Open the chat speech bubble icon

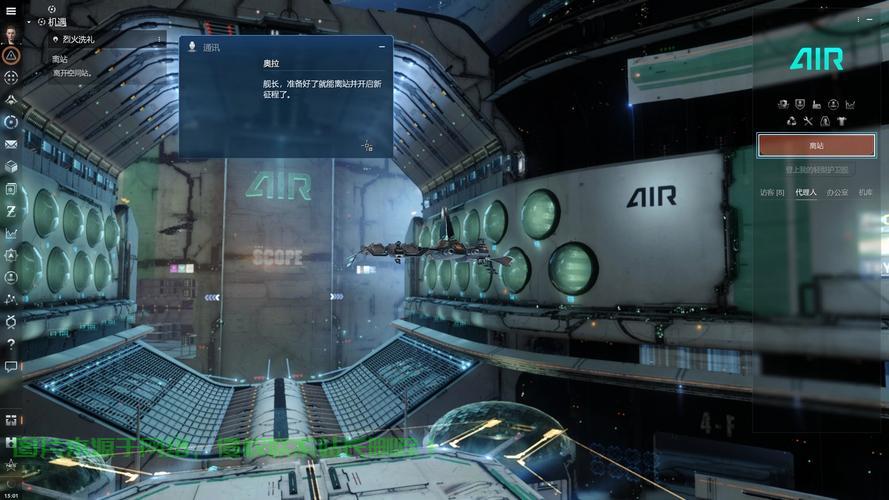pos(11,367)
